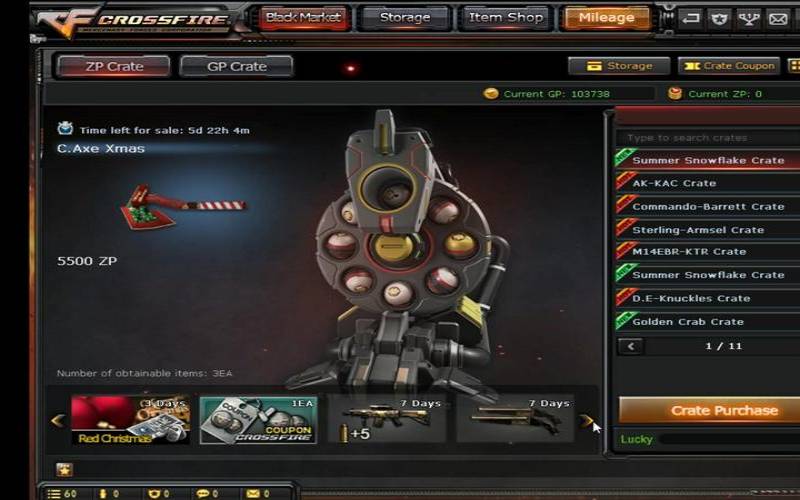
Task: Open the Item Shop
Action: (x=507, y=18)
